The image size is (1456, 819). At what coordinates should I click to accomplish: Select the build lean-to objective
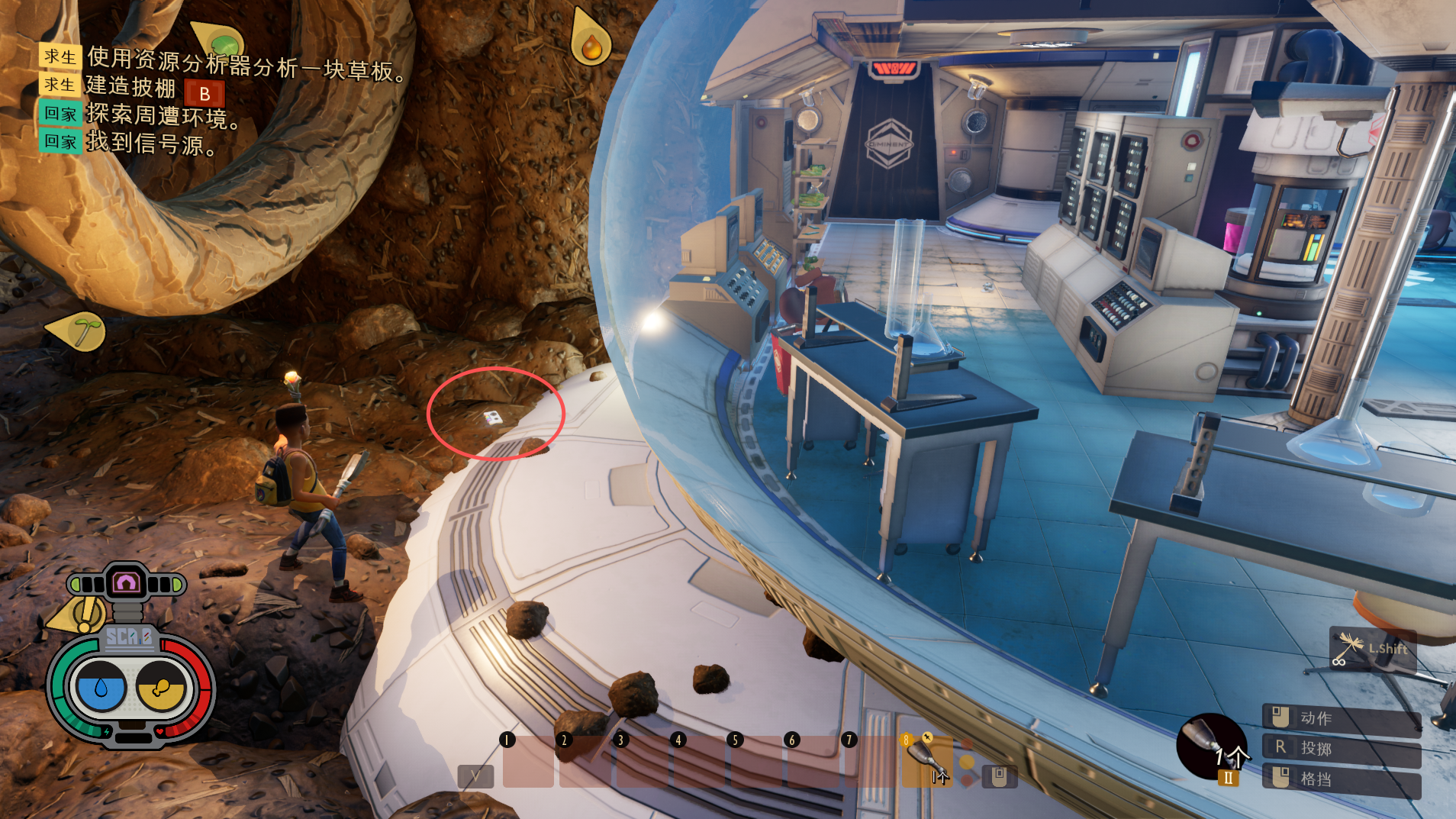130,89
